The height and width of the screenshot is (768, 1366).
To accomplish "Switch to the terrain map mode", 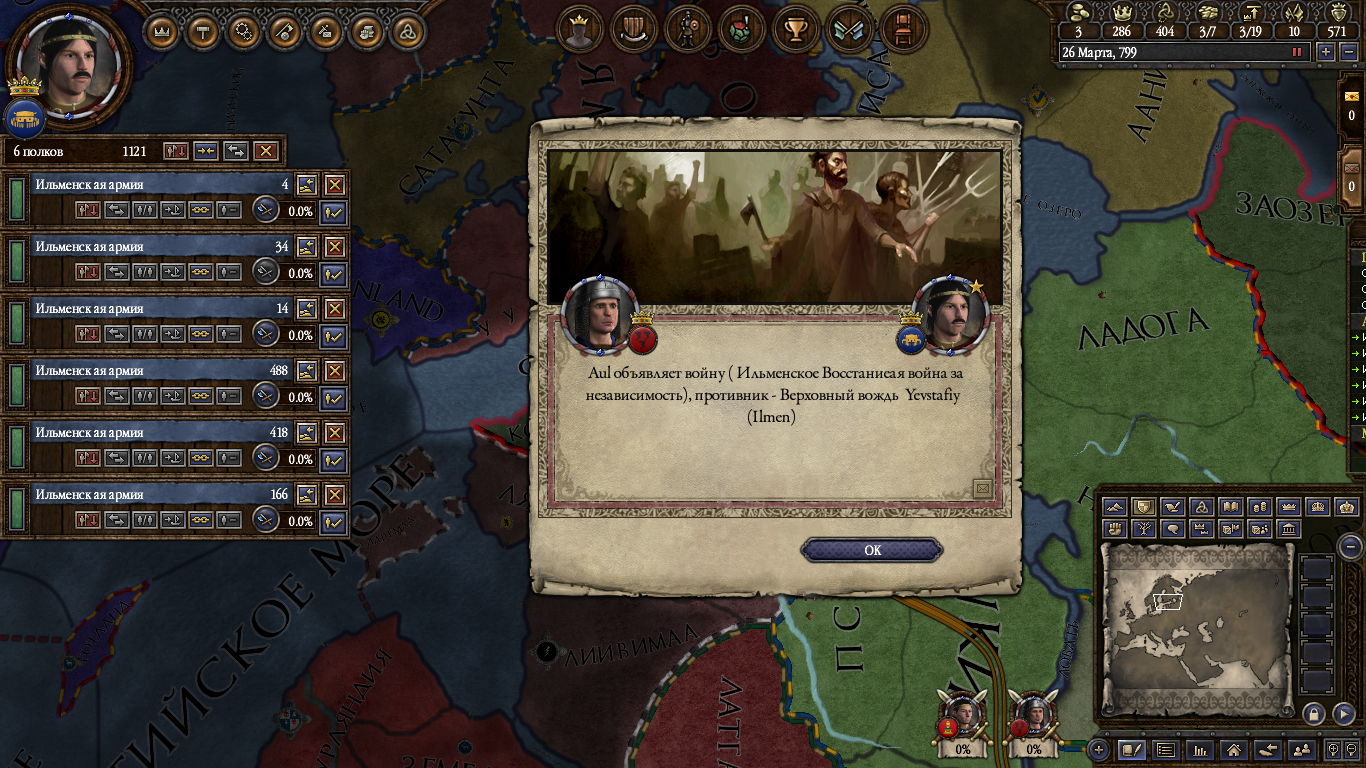I will [x=1115, y=507].
